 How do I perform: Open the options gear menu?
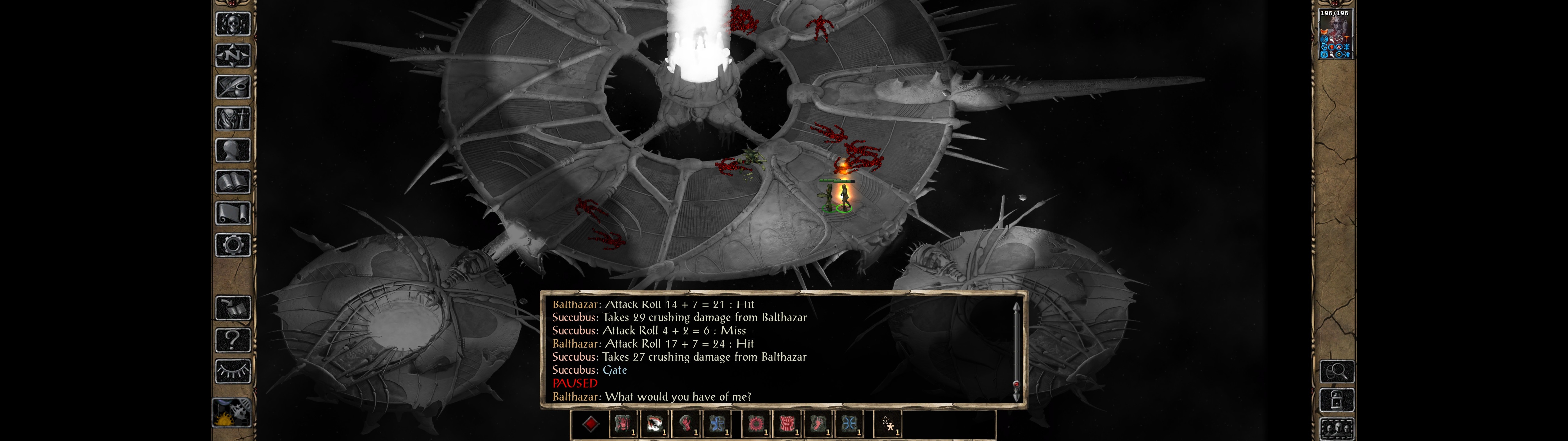point(232,245)
